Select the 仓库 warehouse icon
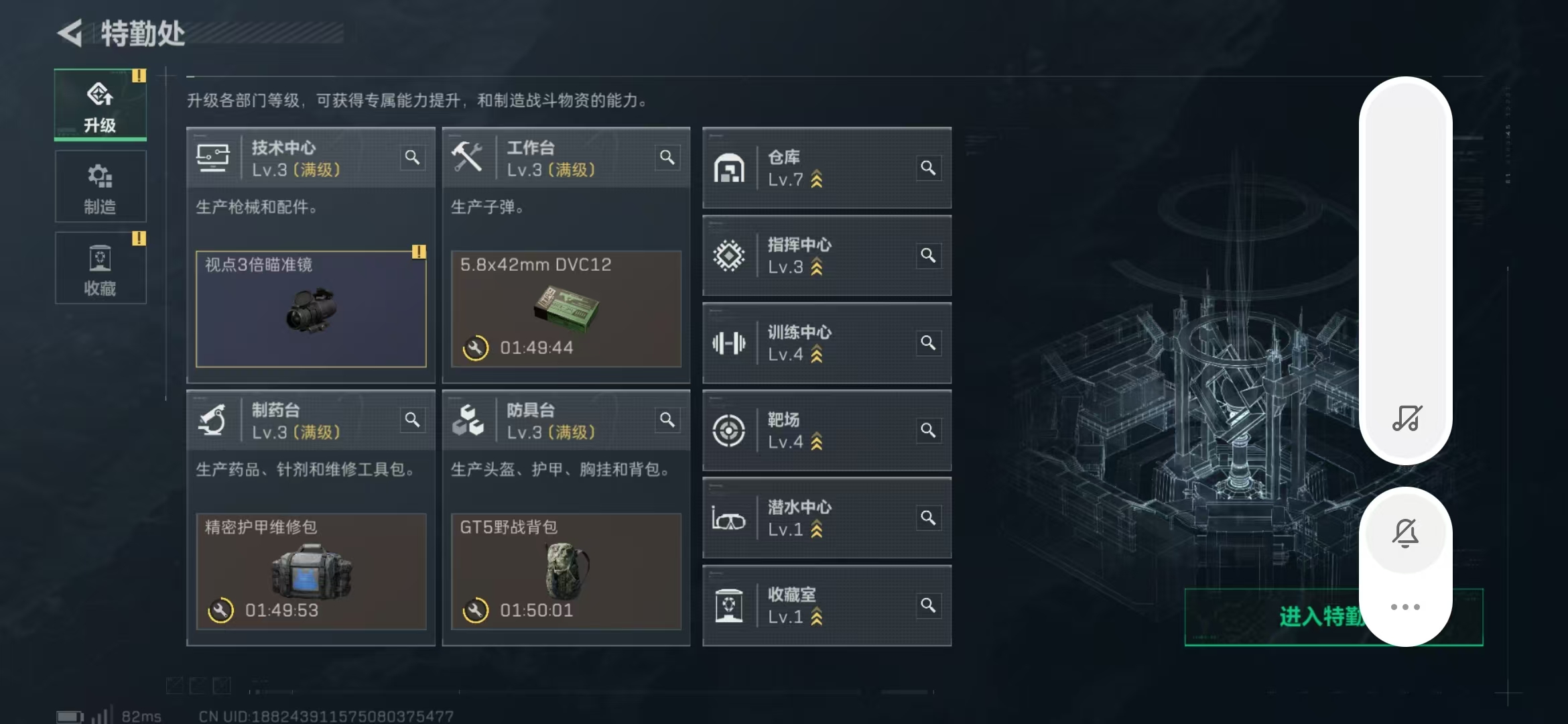 [730, 168]
